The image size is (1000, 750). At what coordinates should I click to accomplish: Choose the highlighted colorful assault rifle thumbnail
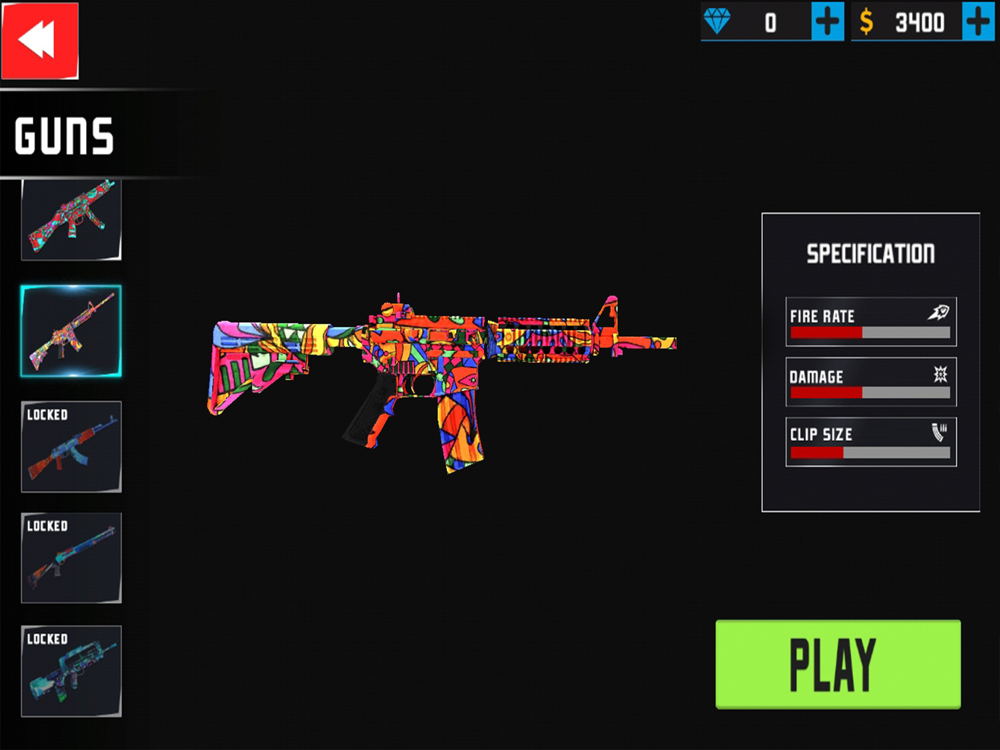(71, 331)
